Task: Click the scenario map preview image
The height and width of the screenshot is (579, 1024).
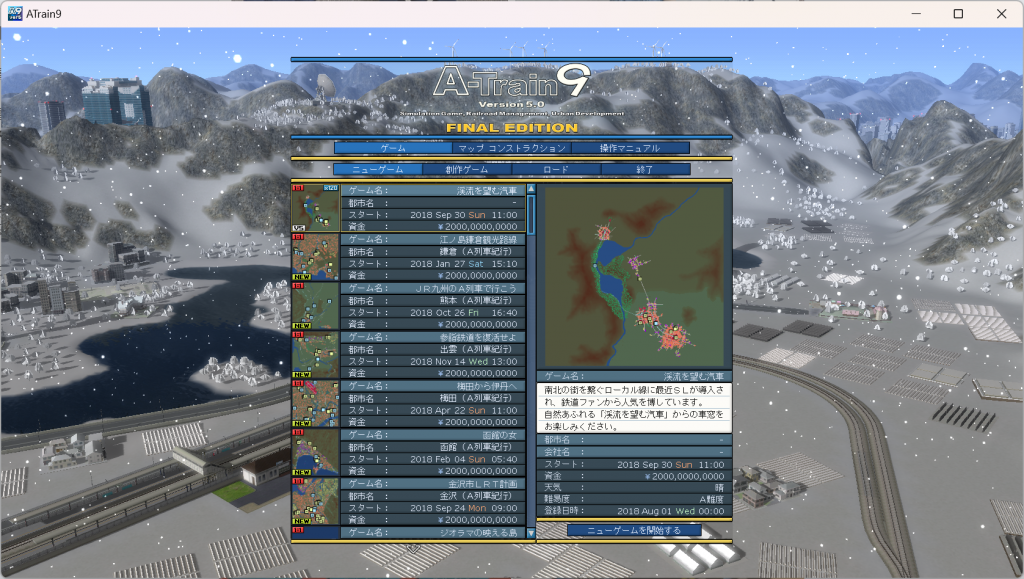Action: click(634, 276)
